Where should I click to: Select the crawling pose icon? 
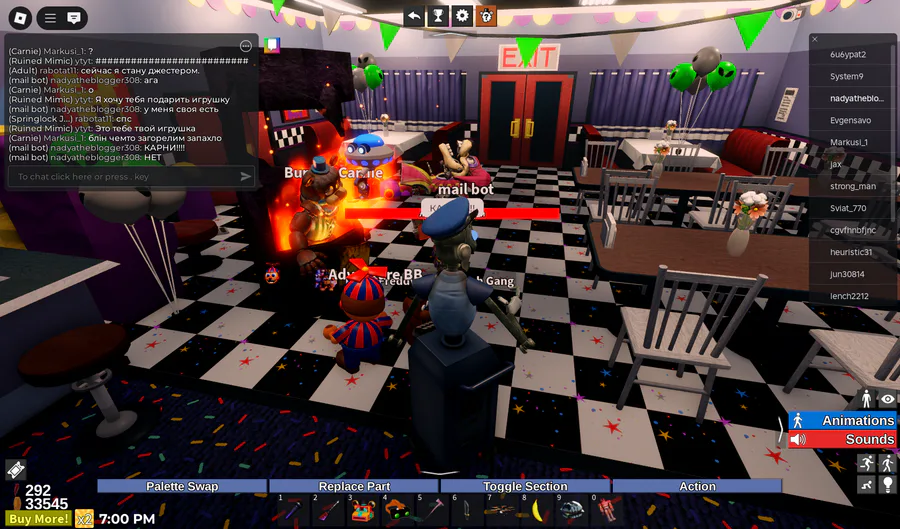[x=866, y=485]
